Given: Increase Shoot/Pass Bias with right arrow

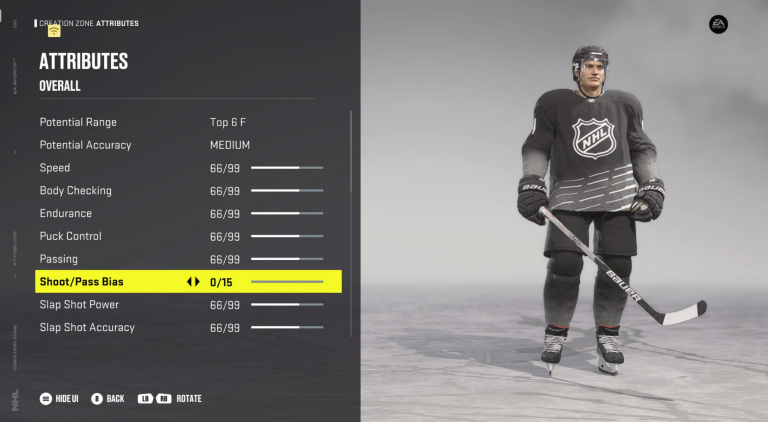Looking at the screenshot, I should [x=198, y=282].
